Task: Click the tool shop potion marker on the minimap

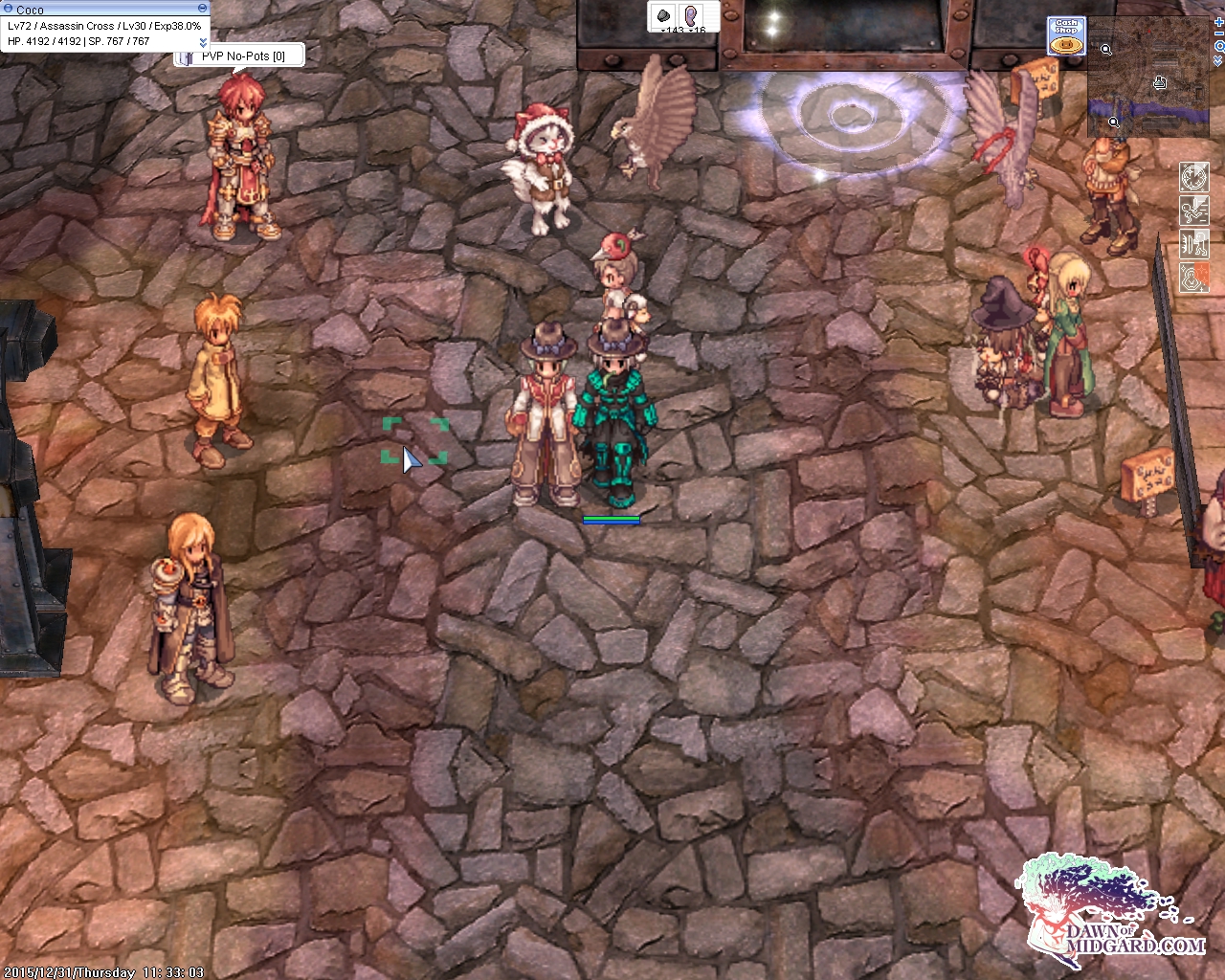Action: pyautogui.click(x=1159, y=81)
